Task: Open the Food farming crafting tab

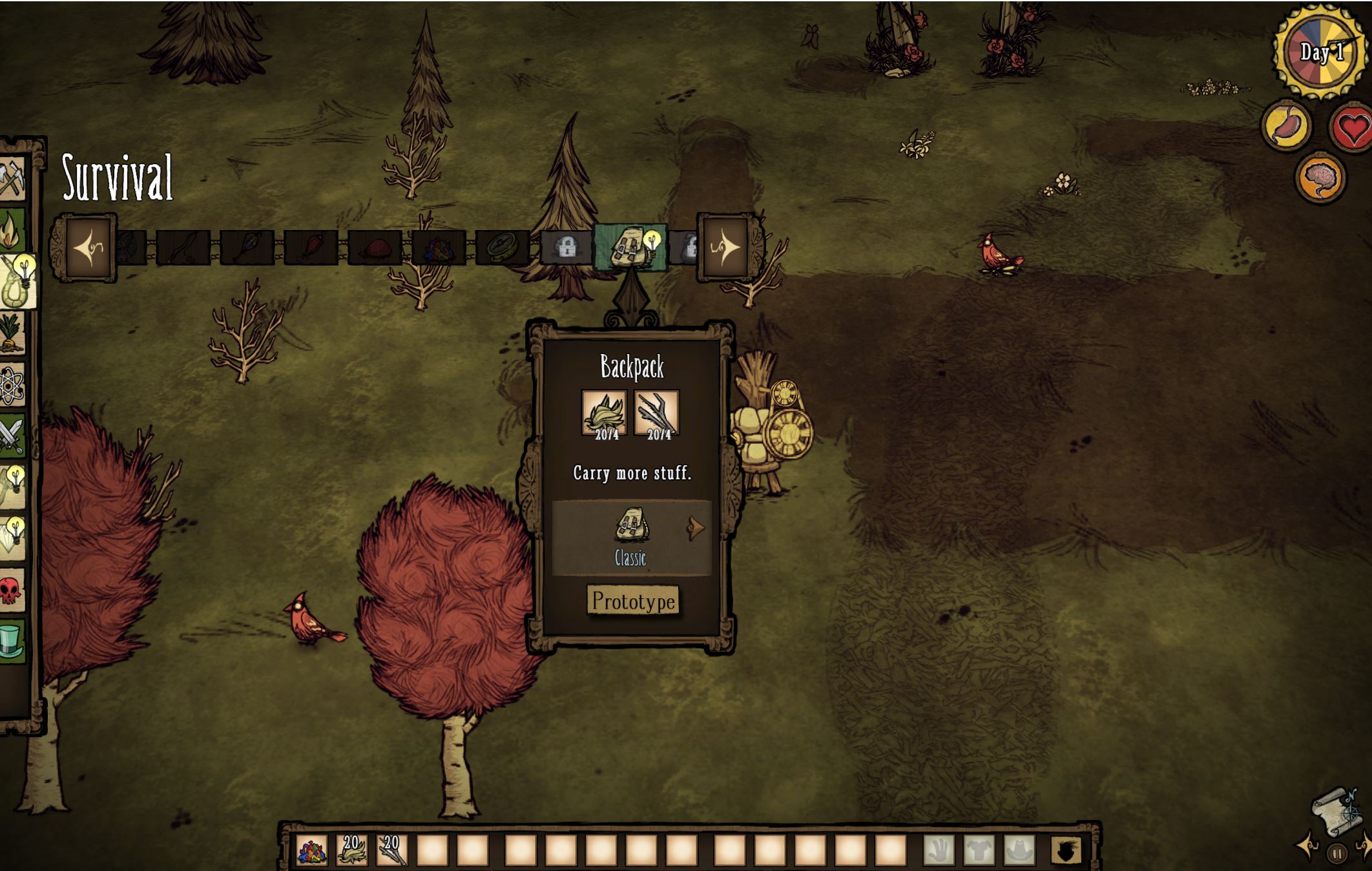Action: 12,333
